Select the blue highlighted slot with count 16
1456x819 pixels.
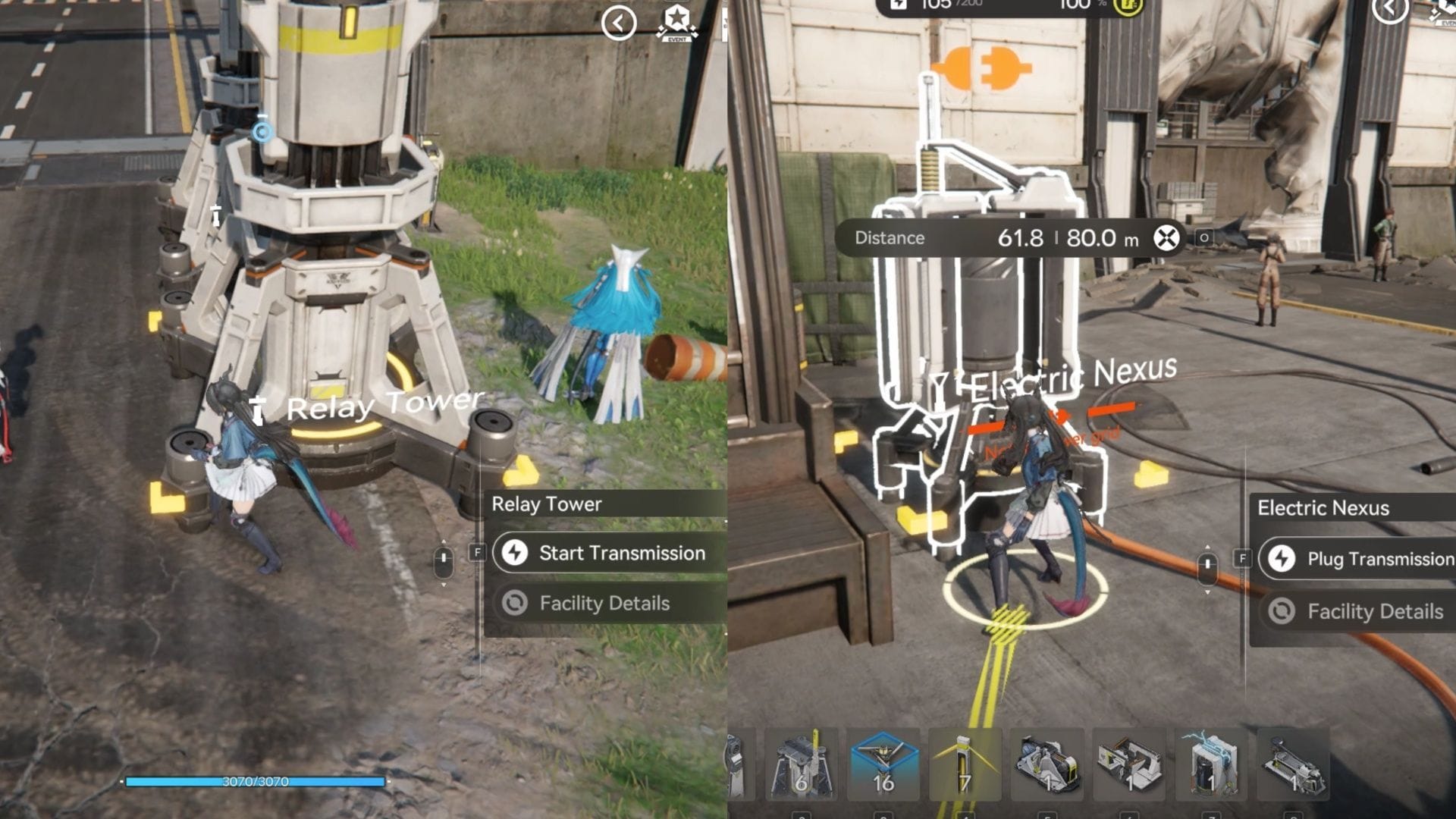point(883,764)
